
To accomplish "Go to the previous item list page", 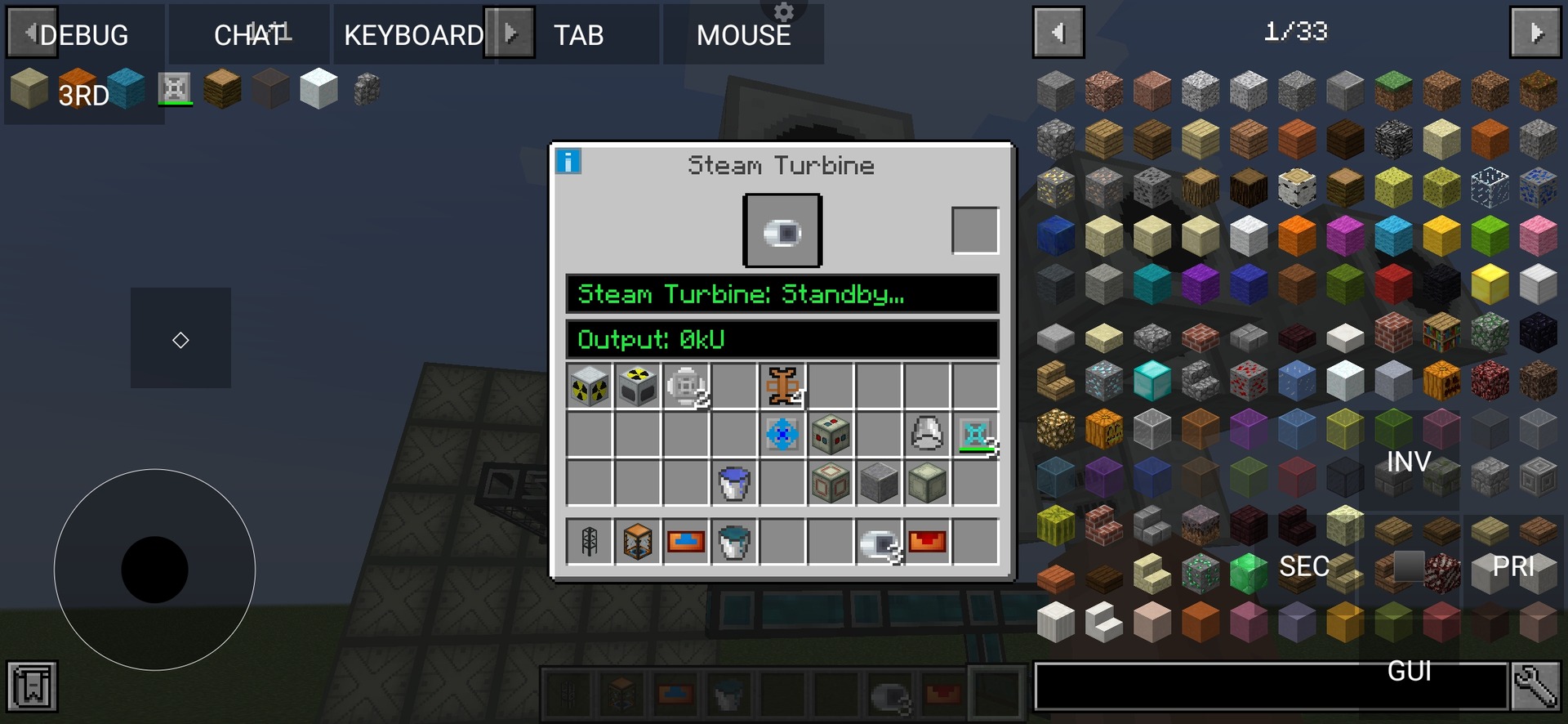I will [x=1058, y=33].
